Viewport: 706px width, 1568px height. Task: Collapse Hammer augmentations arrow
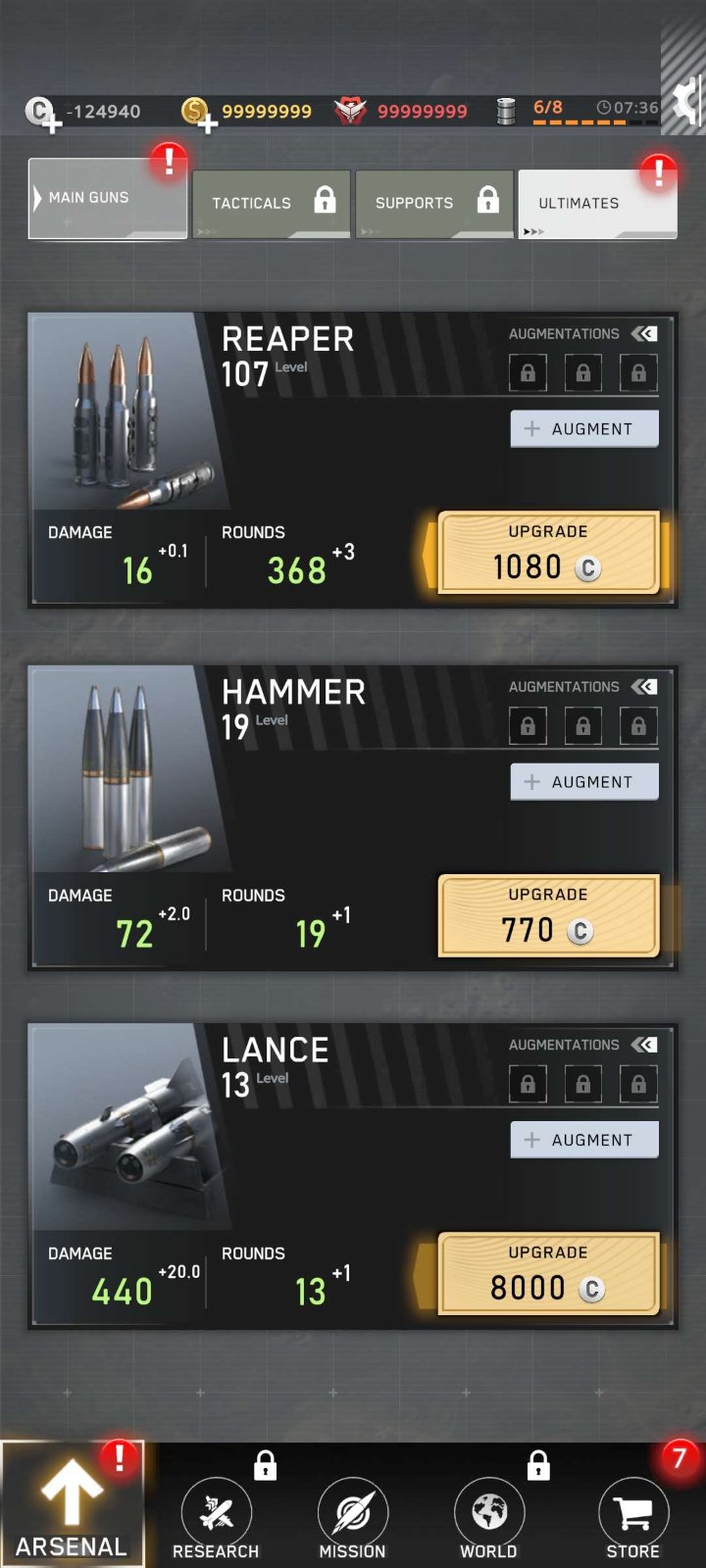tap(644, 687)
